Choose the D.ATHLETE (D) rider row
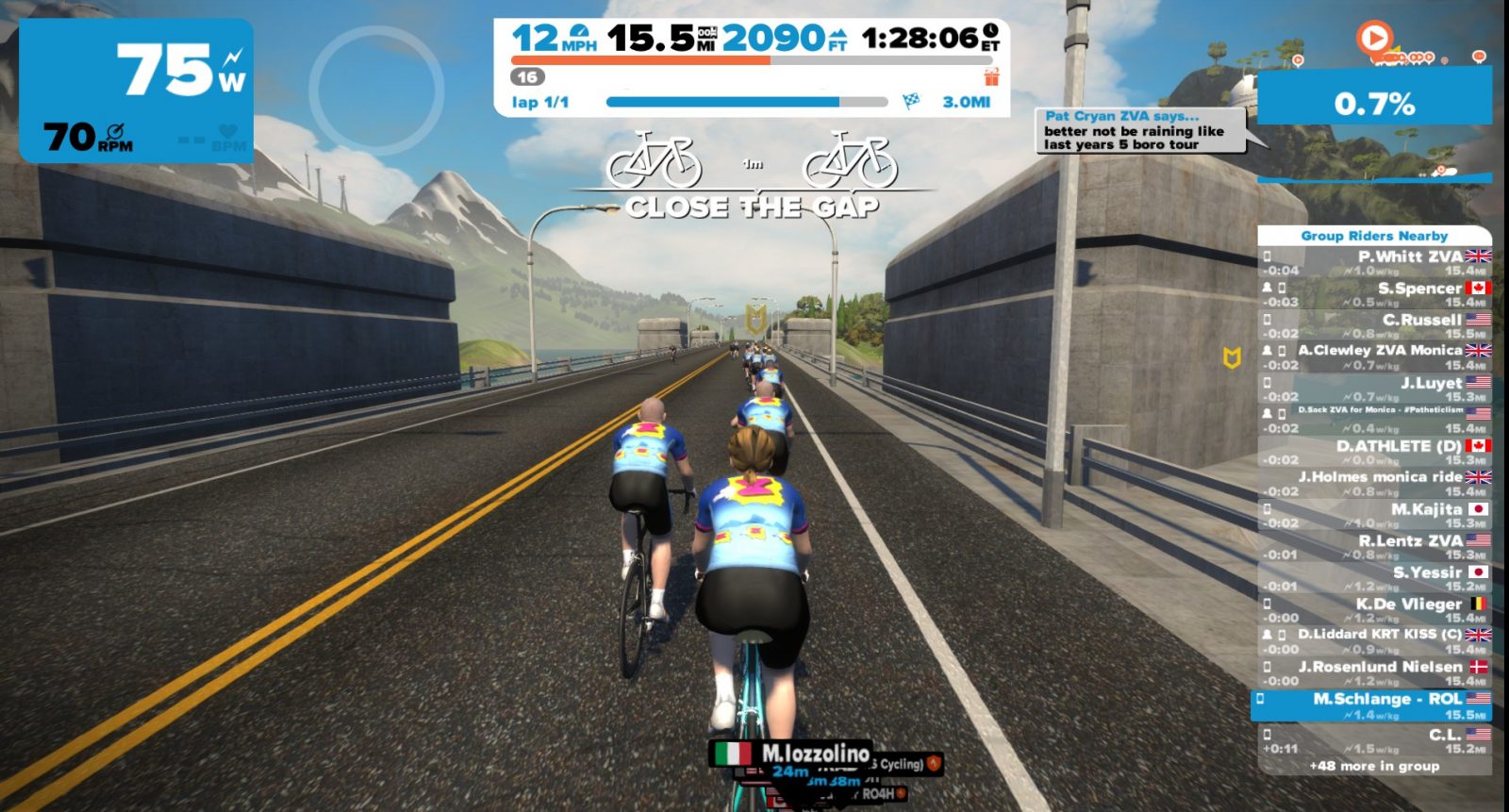 click(x=1375, y=452)
